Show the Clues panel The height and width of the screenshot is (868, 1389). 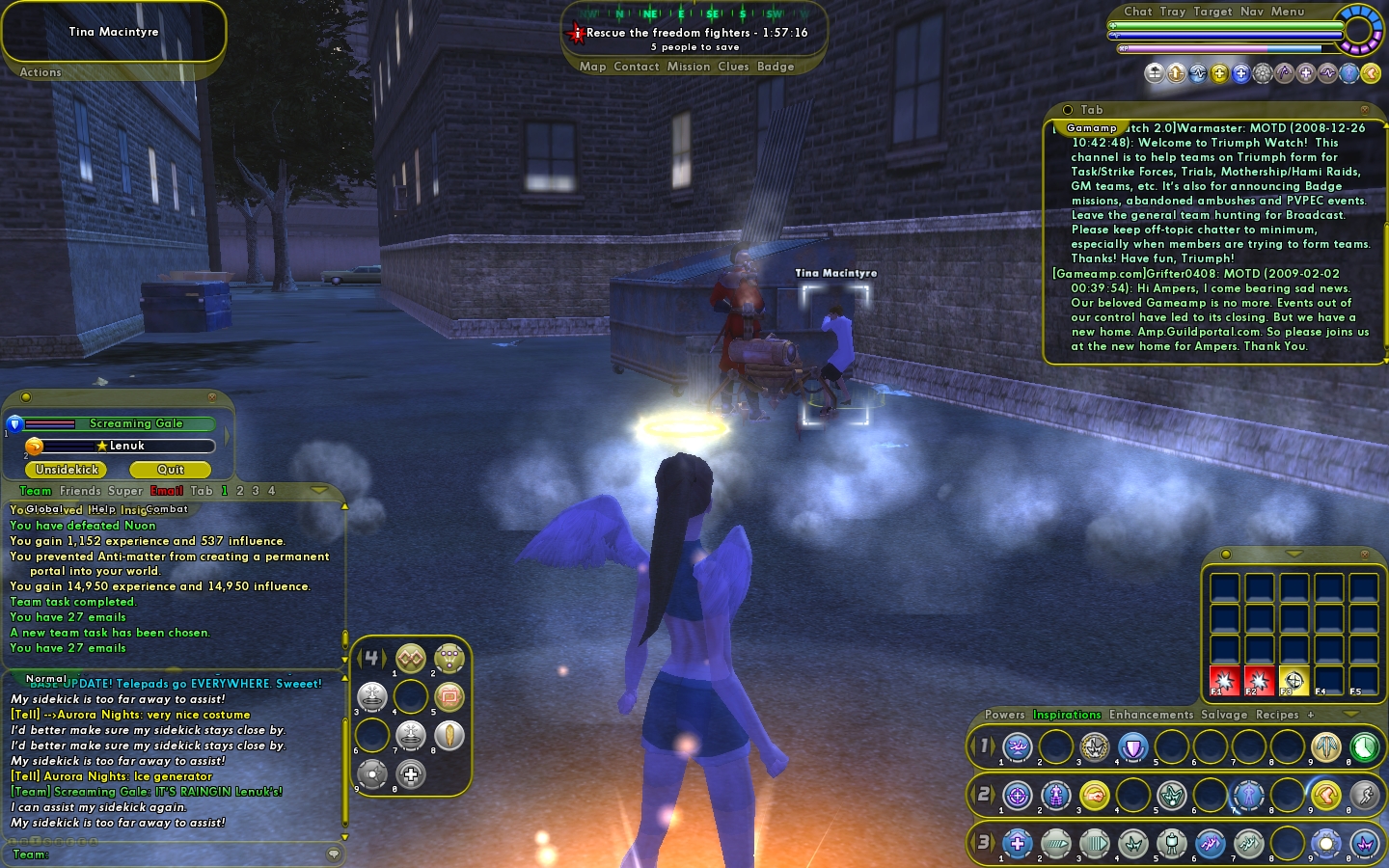733,67
